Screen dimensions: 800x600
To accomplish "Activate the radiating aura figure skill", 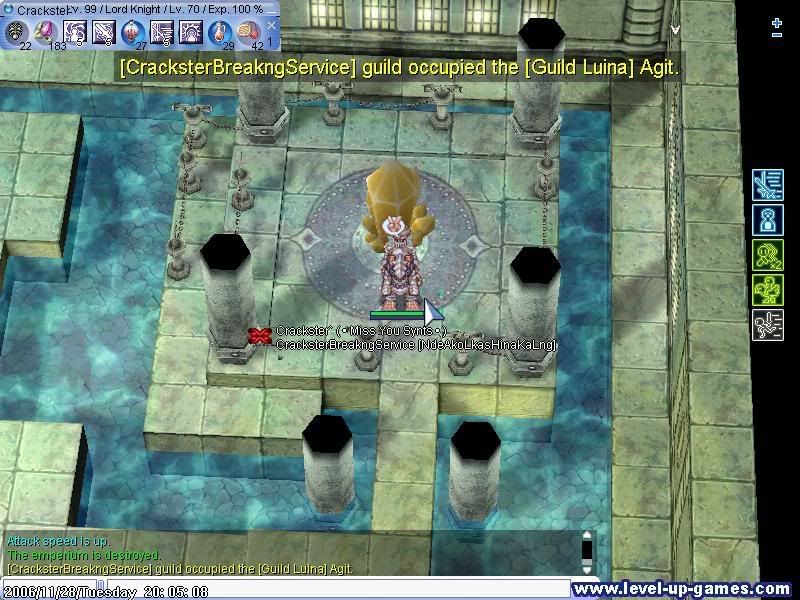I will pos(191,32).
